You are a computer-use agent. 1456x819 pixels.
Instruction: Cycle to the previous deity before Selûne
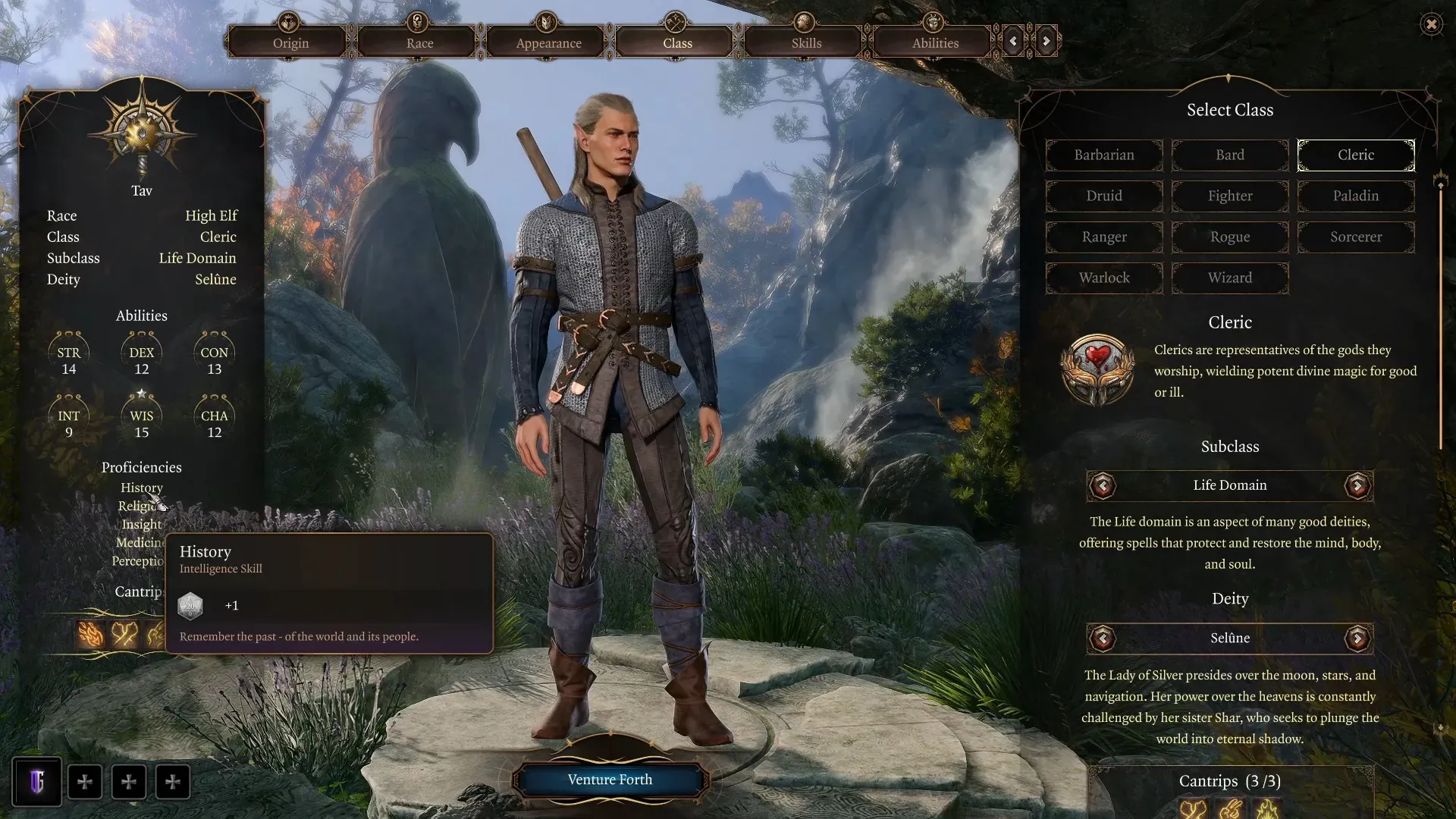1103,639
